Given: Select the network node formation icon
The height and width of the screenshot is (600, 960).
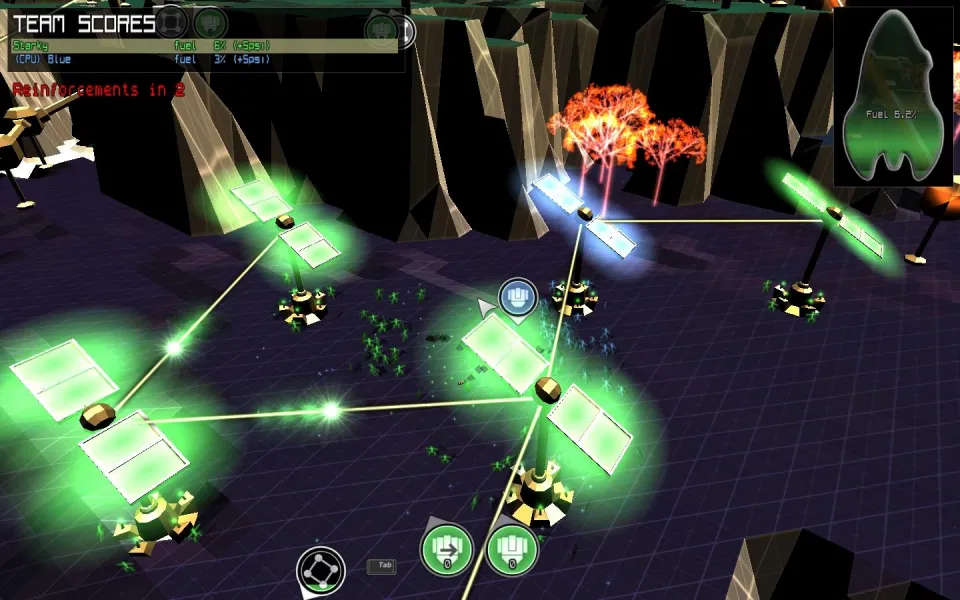Looking at the screenshot, I should pyautogui.click(x=321, y=571).
